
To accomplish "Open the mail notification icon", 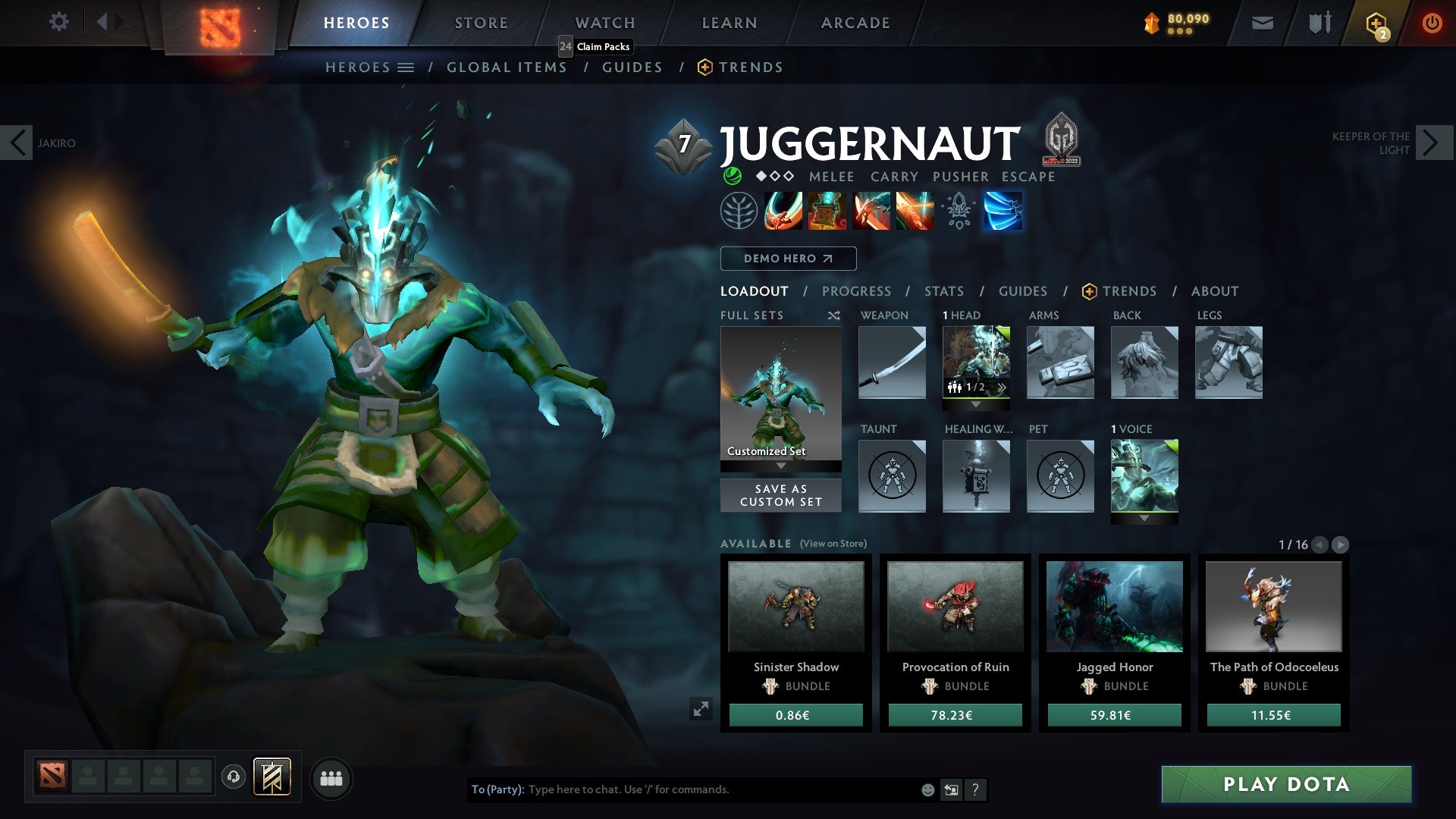I will click(1261, 22).
